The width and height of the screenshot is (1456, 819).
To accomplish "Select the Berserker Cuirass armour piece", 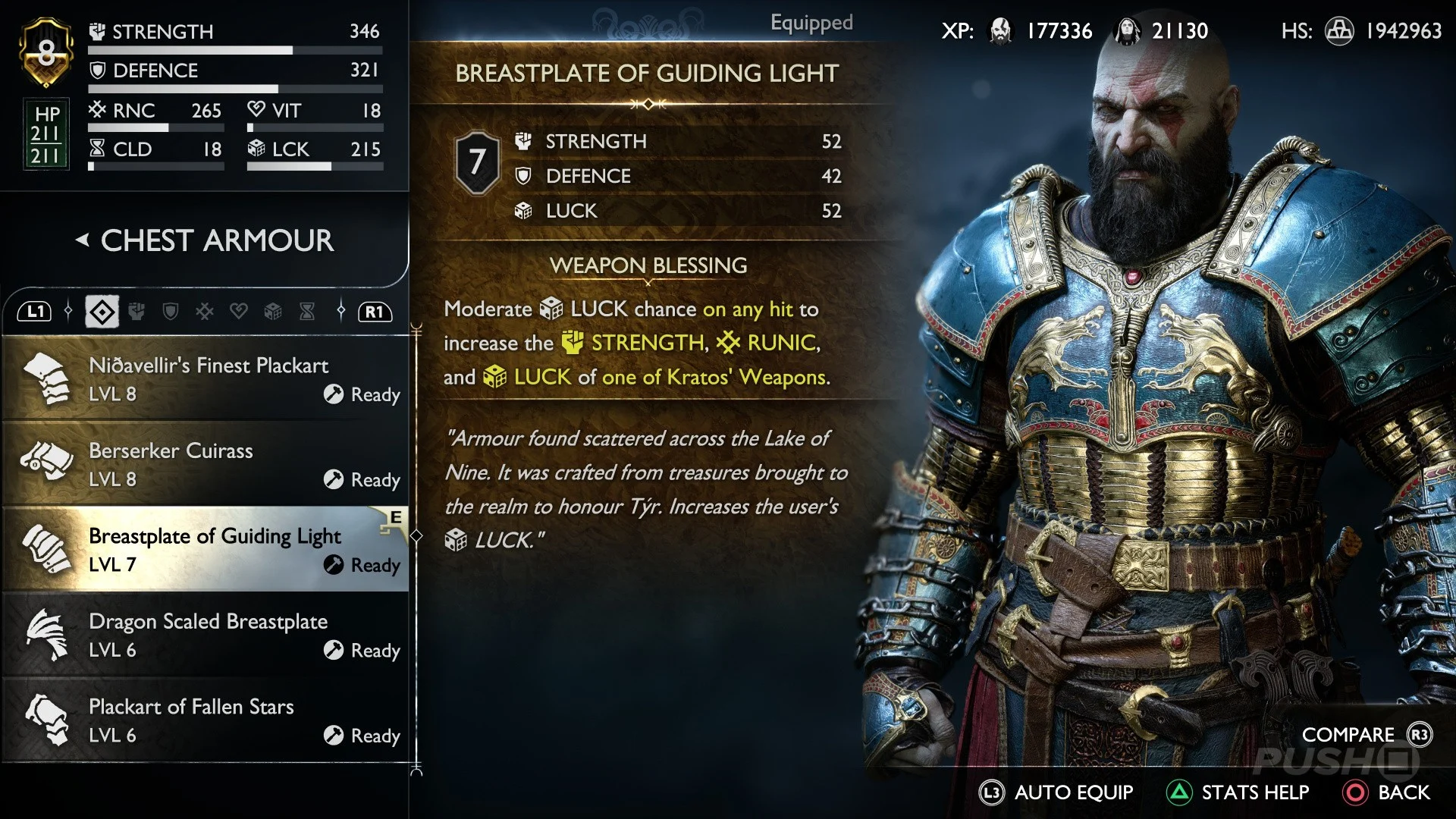I will (x=205, y=464).
